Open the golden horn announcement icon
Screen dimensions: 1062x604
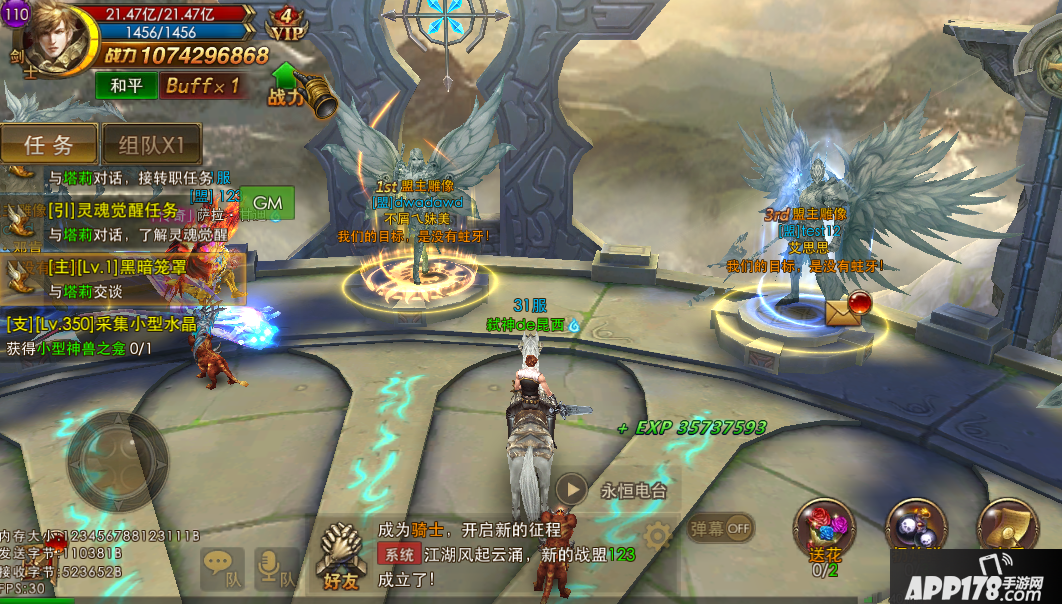point(321,95)
